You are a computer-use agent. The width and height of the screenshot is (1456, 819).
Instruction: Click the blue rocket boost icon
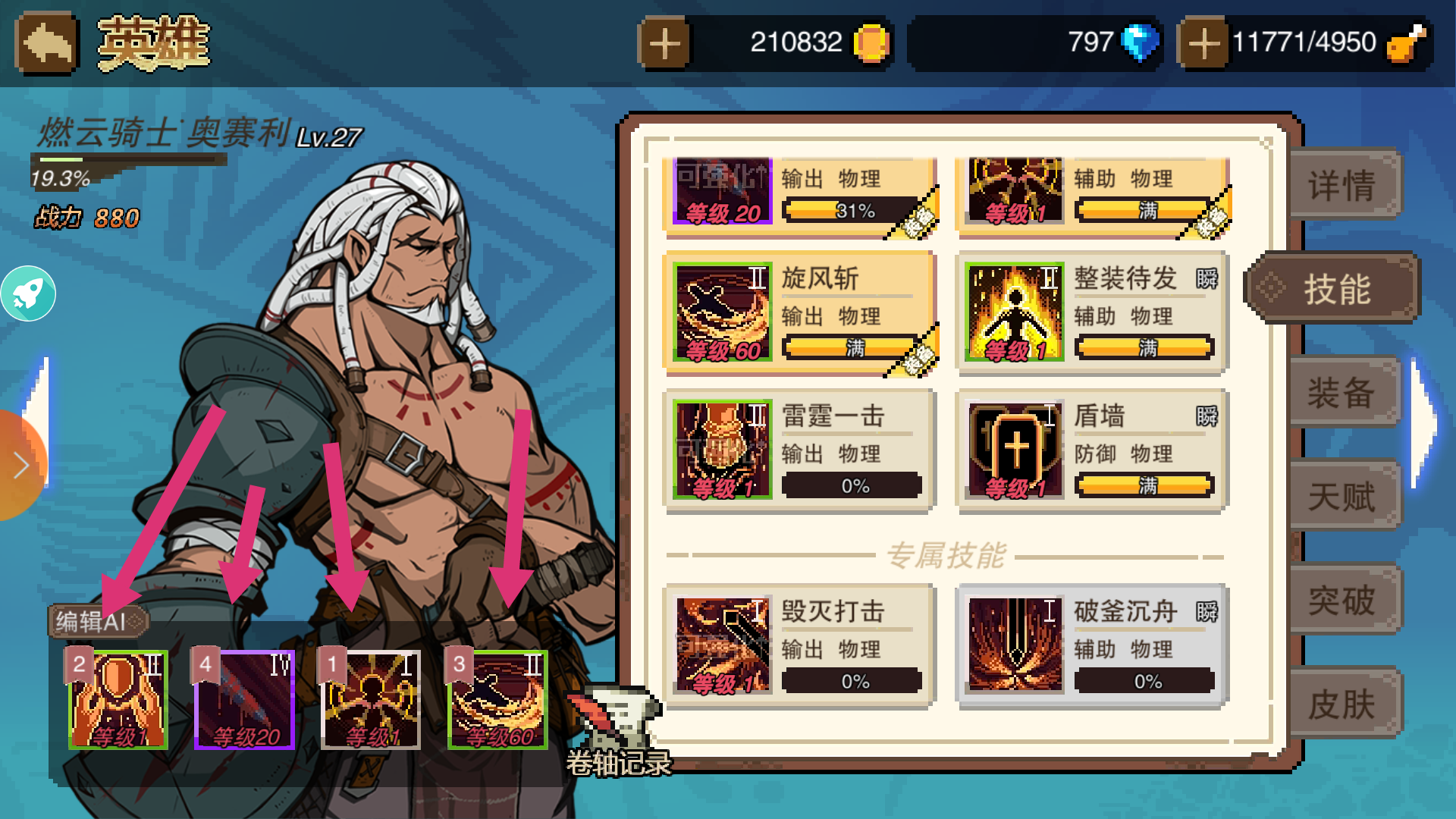[x=29, y=292]
